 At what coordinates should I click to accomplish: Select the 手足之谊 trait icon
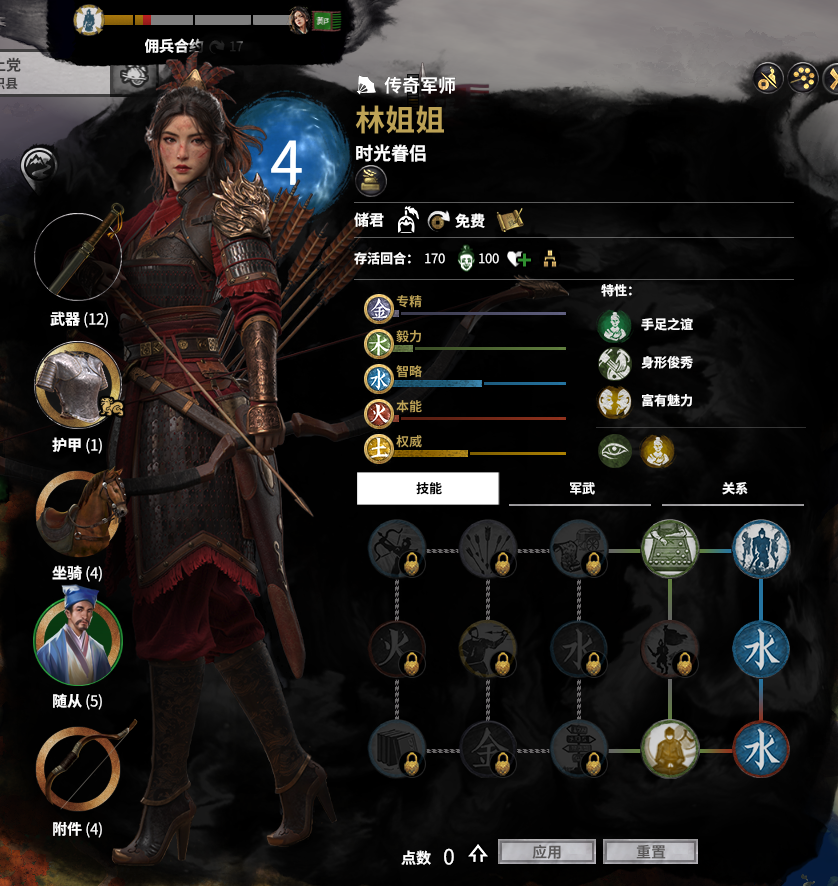tap(614, 325)
